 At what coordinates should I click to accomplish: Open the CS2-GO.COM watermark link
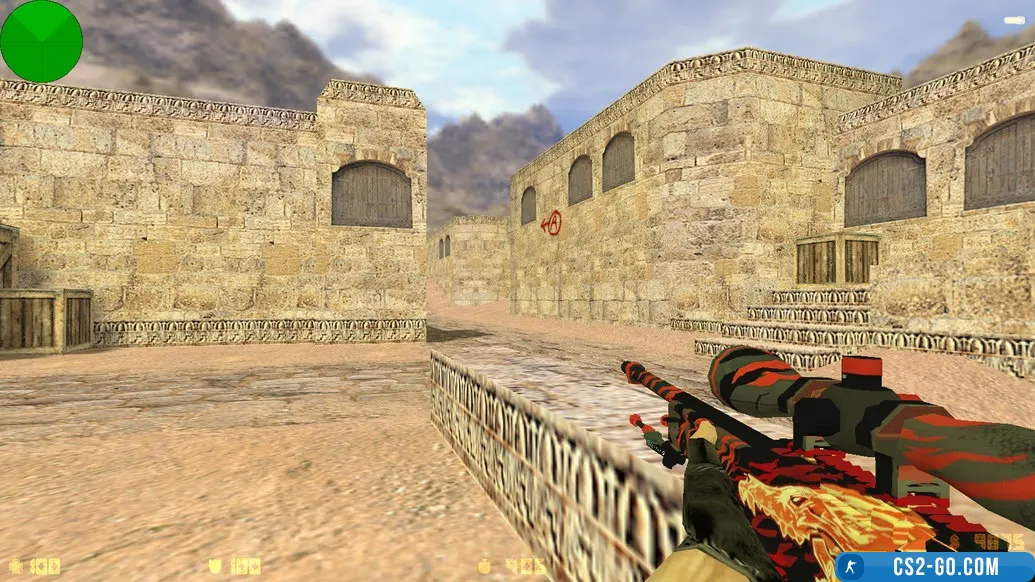[935, 567]
